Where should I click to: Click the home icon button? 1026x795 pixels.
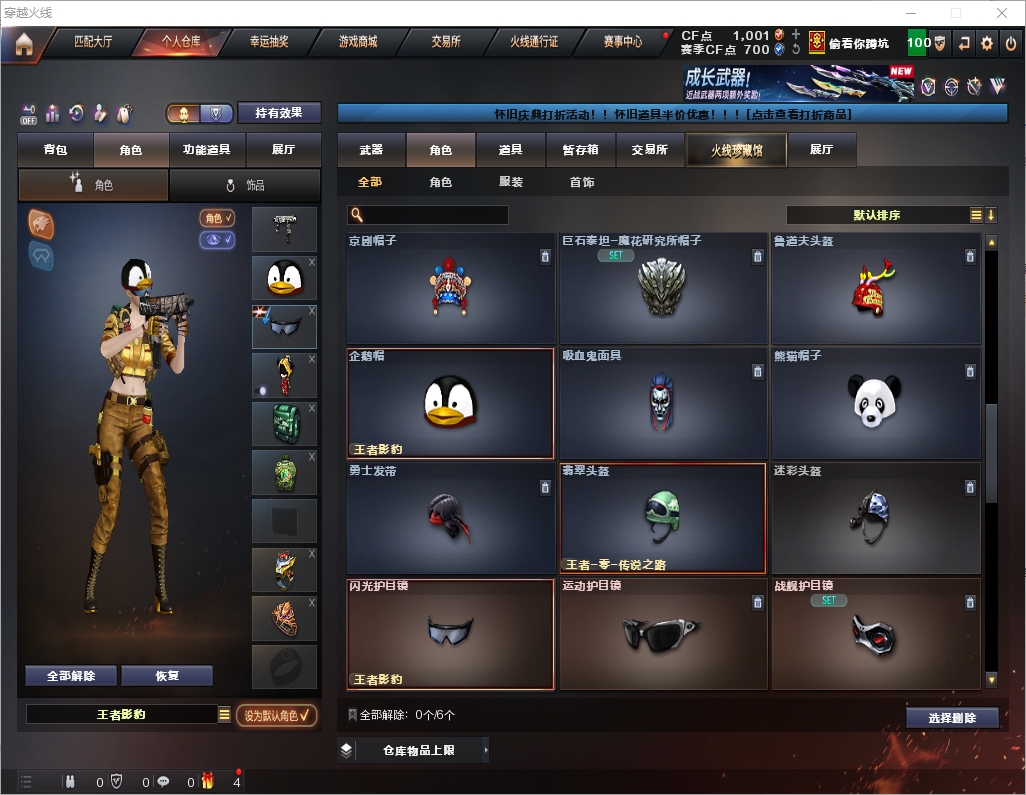click(23, 44)
